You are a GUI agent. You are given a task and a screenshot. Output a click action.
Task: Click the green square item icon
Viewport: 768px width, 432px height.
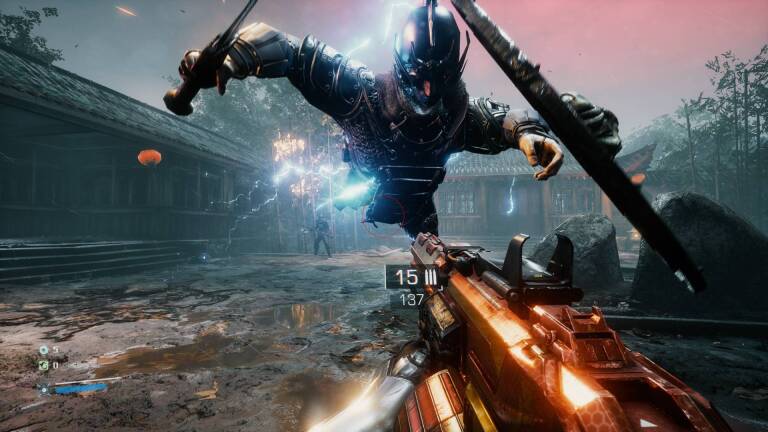coord(43,365)
